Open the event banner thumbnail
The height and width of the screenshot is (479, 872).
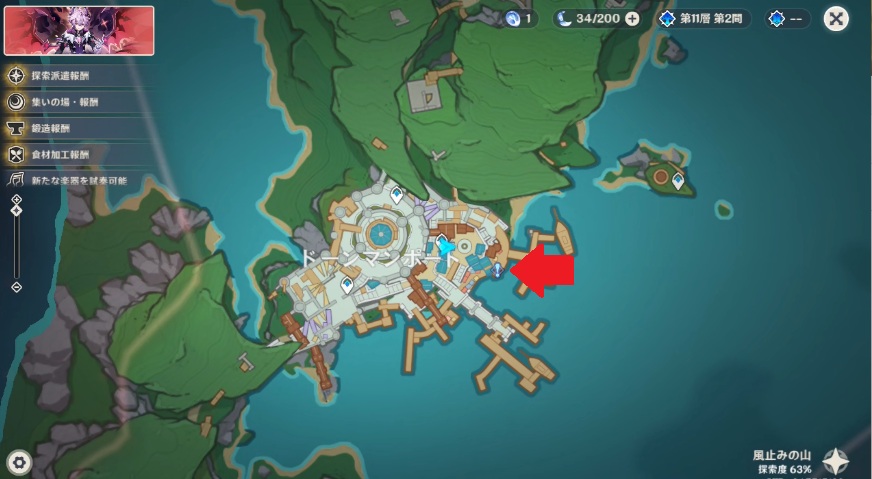(x=80, y=30)
